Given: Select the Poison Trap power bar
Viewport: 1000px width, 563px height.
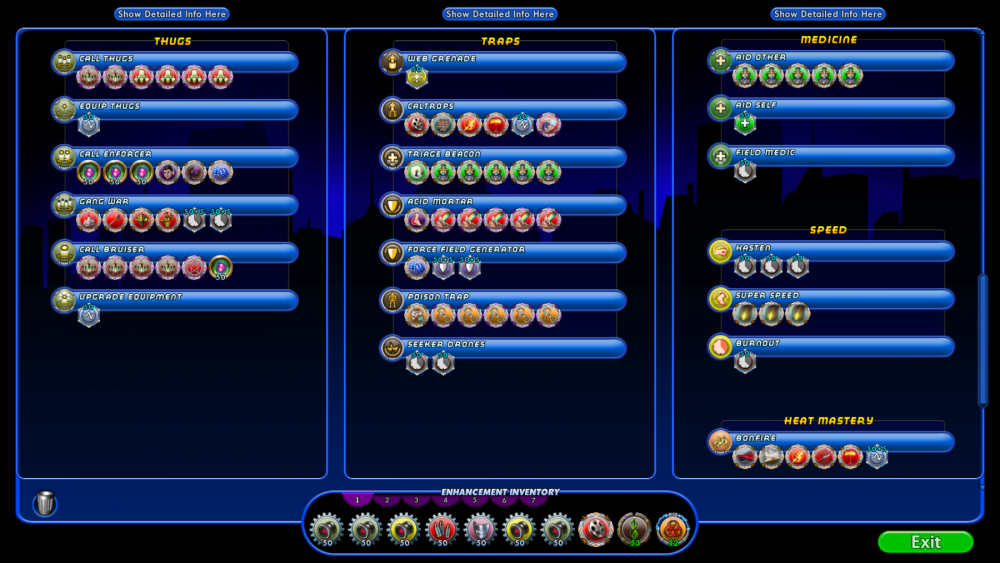Looking at the screenshot, I should tap(513, 299).
